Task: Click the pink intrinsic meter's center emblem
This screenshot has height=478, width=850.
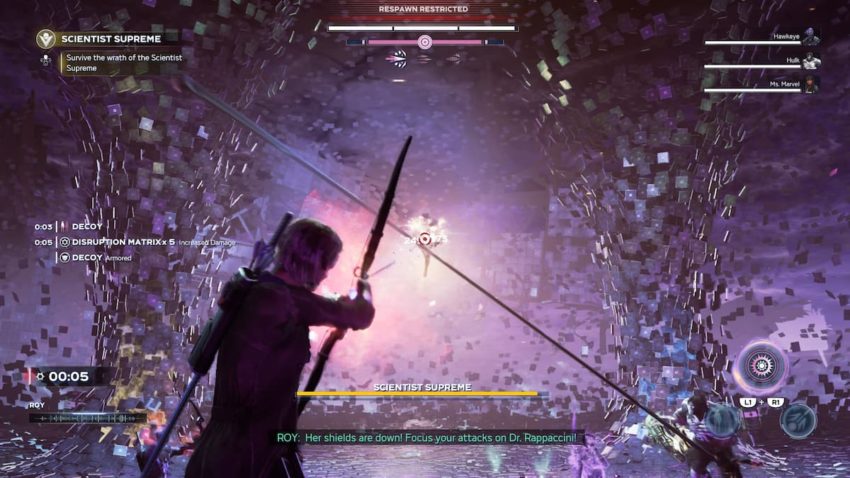Action: pyautogui.click(x=425, y=42)
